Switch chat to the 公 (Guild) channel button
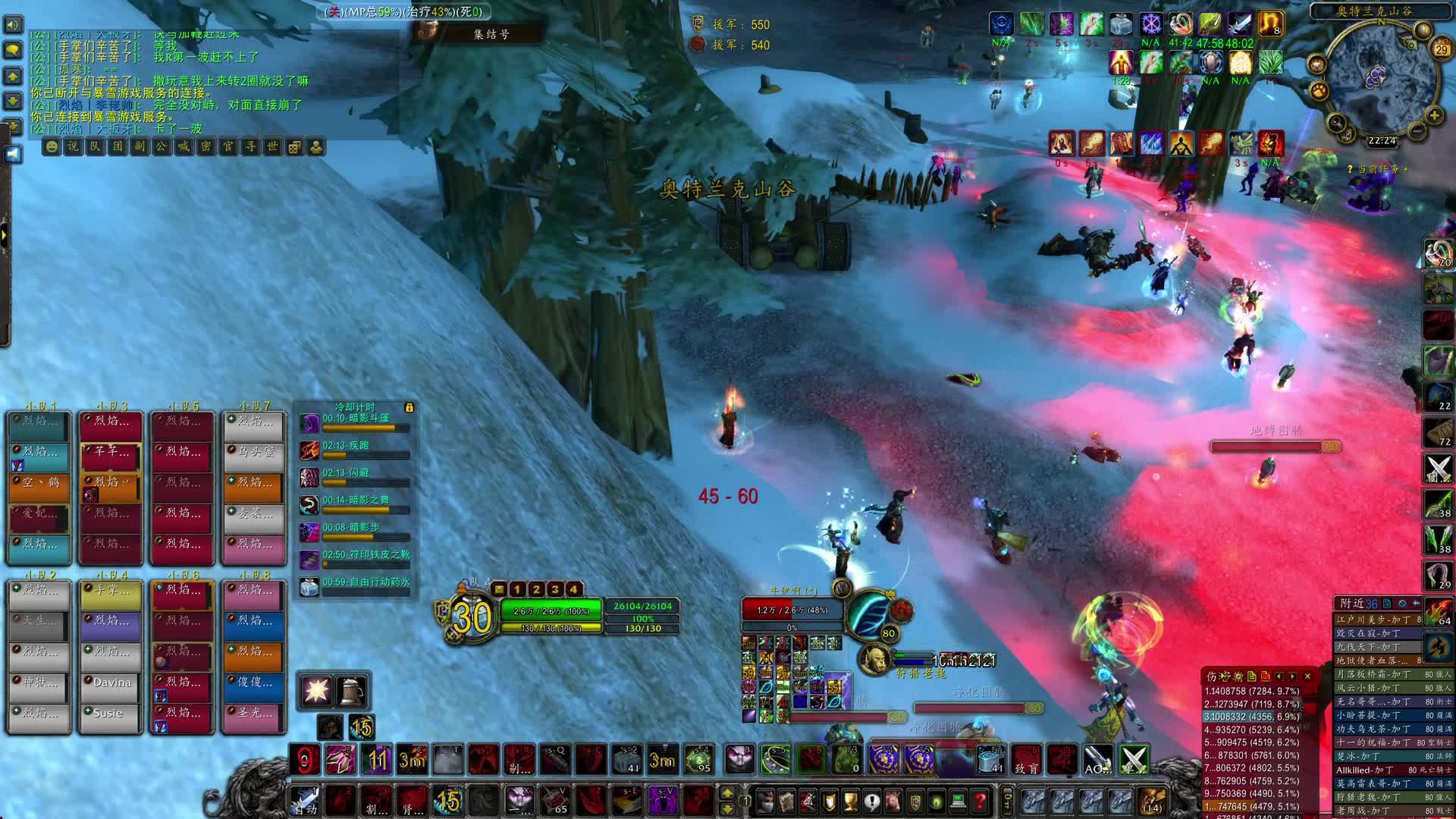The width and height of the screenshot is (1456, 819). 162,146
